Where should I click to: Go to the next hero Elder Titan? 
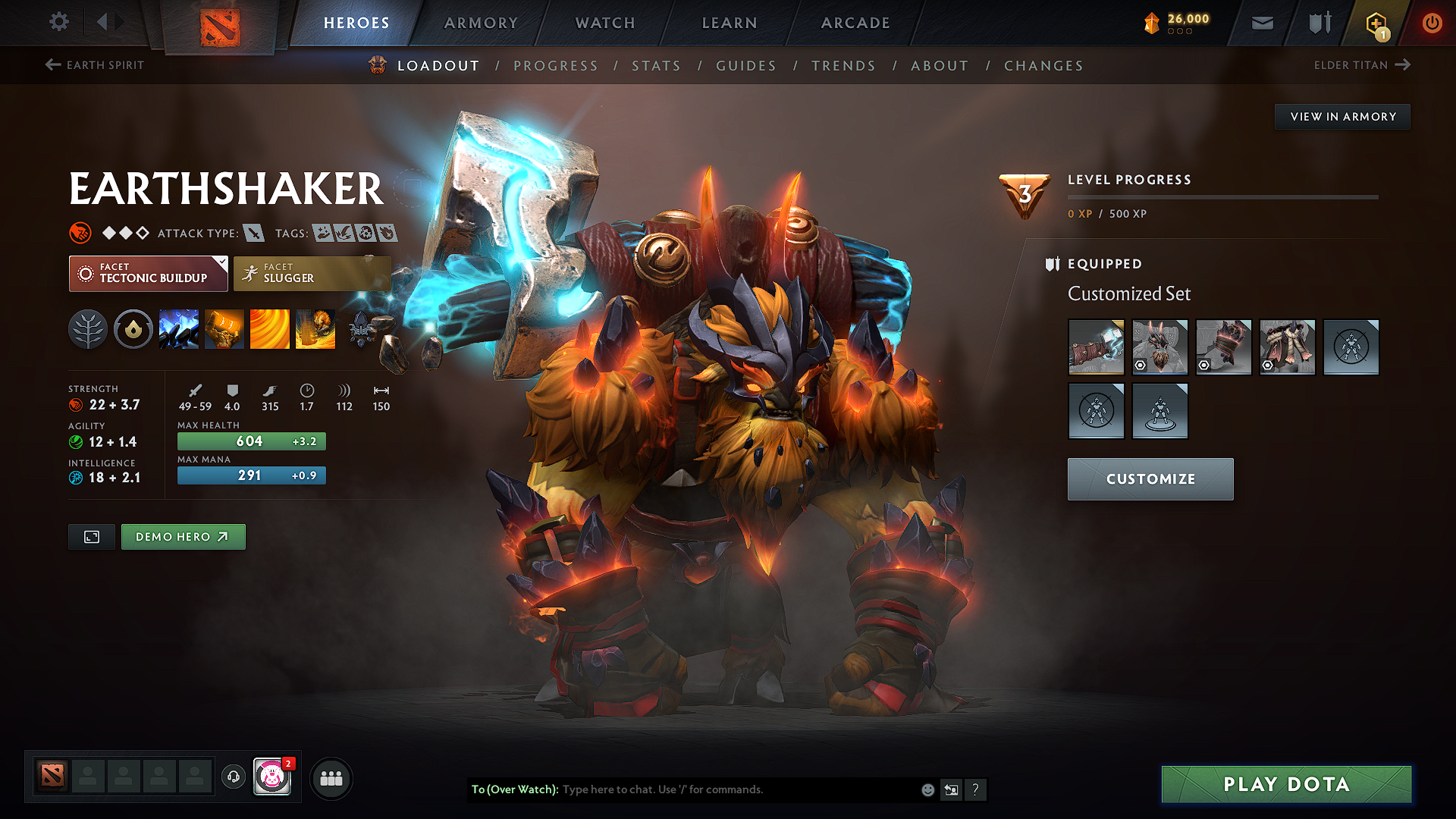click(1363, 64)
